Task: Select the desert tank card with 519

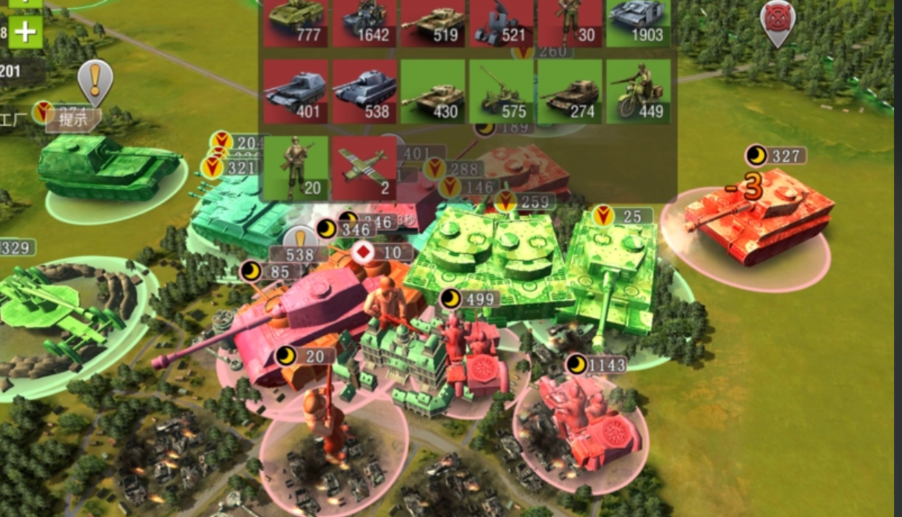Action: point(433,22)
